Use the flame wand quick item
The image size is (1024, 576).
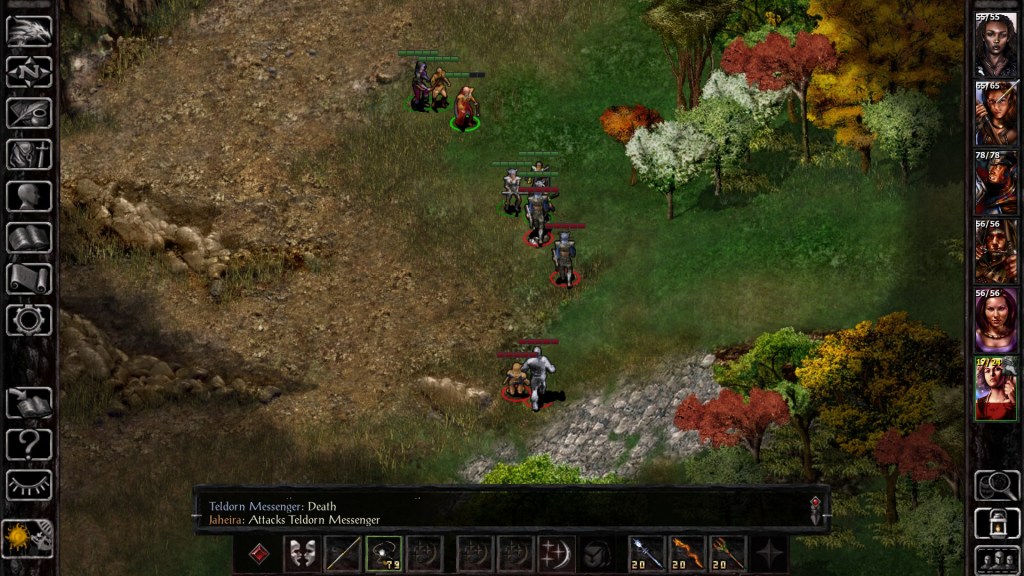pos(686,554)
